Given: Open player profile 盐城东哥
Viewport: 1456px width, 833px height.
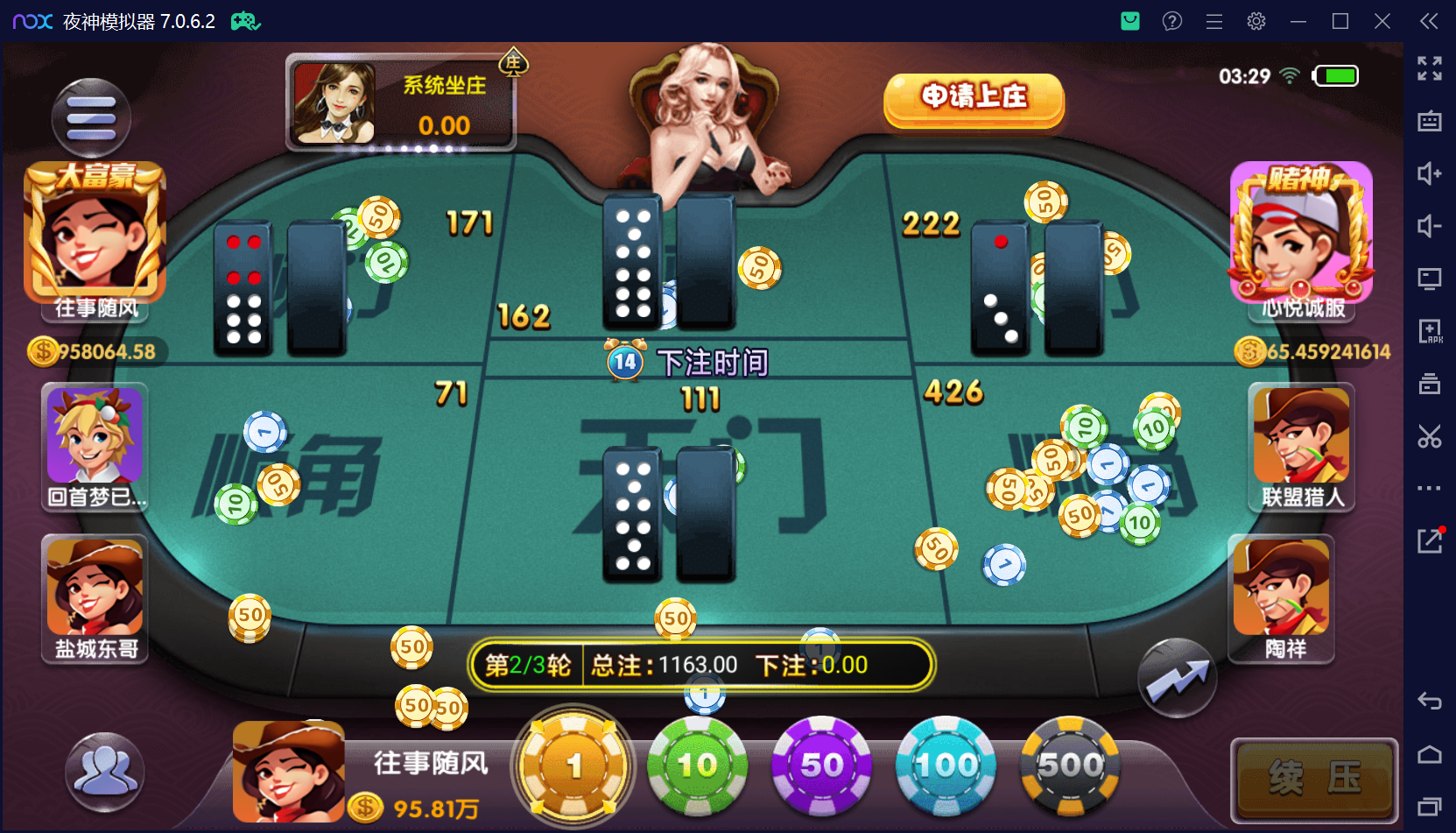Looking at the screenshot, I should pos(95,587).
